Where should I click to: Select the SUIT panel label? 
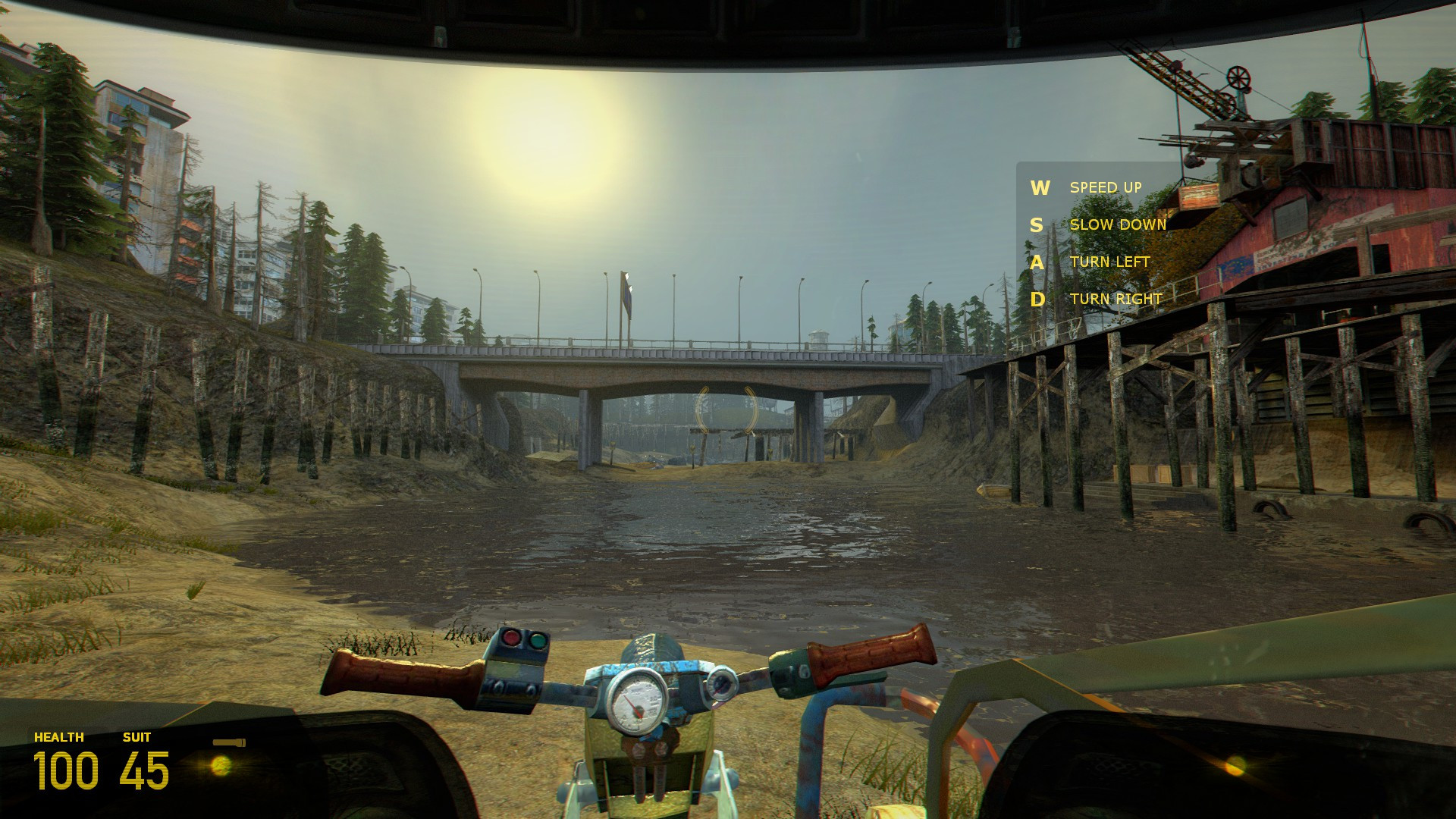(x=135, y=736)
